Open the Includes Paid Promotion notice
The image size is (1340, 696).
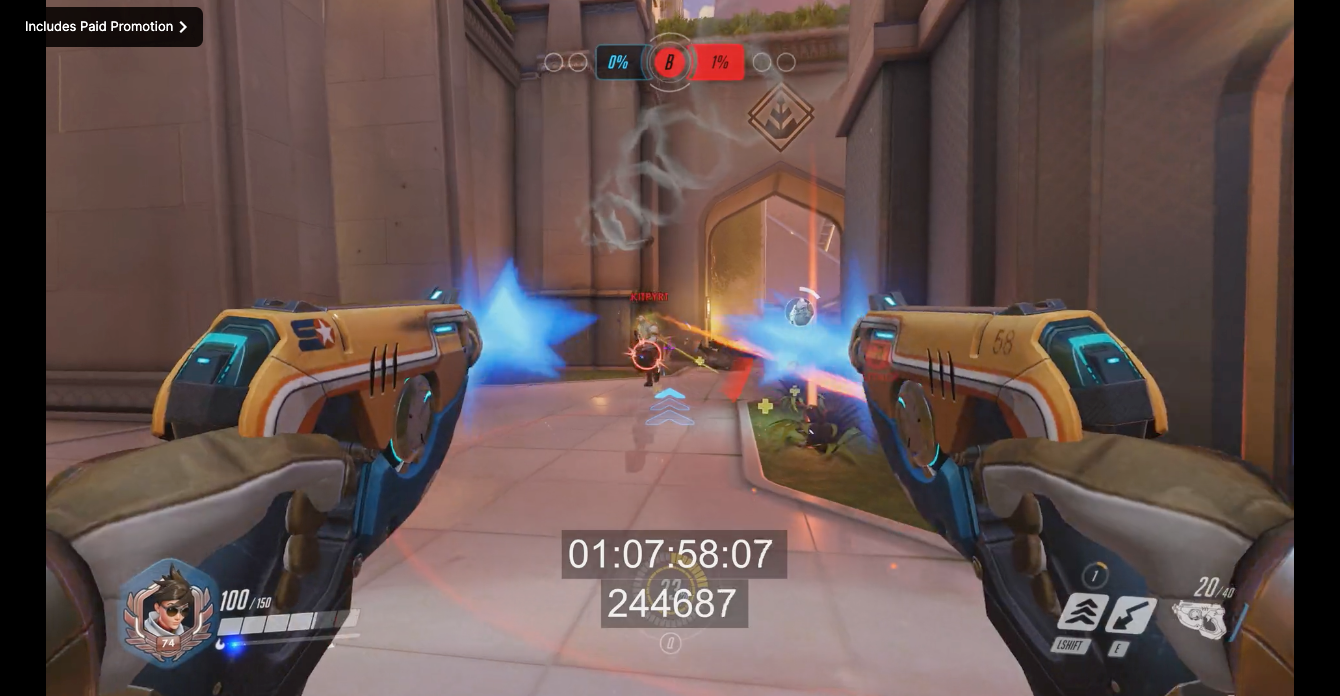click(106, 27)
